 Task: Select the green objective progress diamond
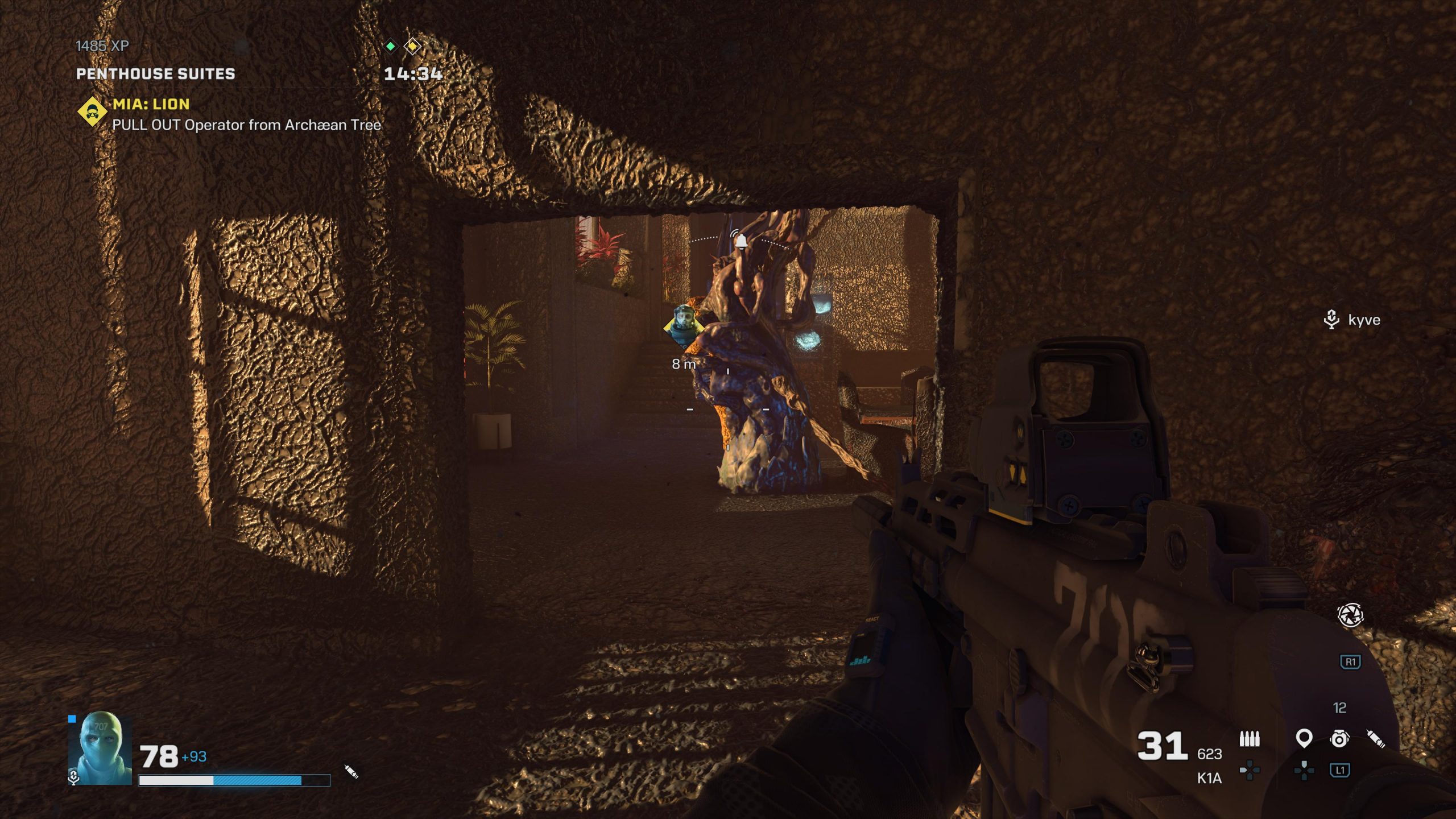click(391, 46)
